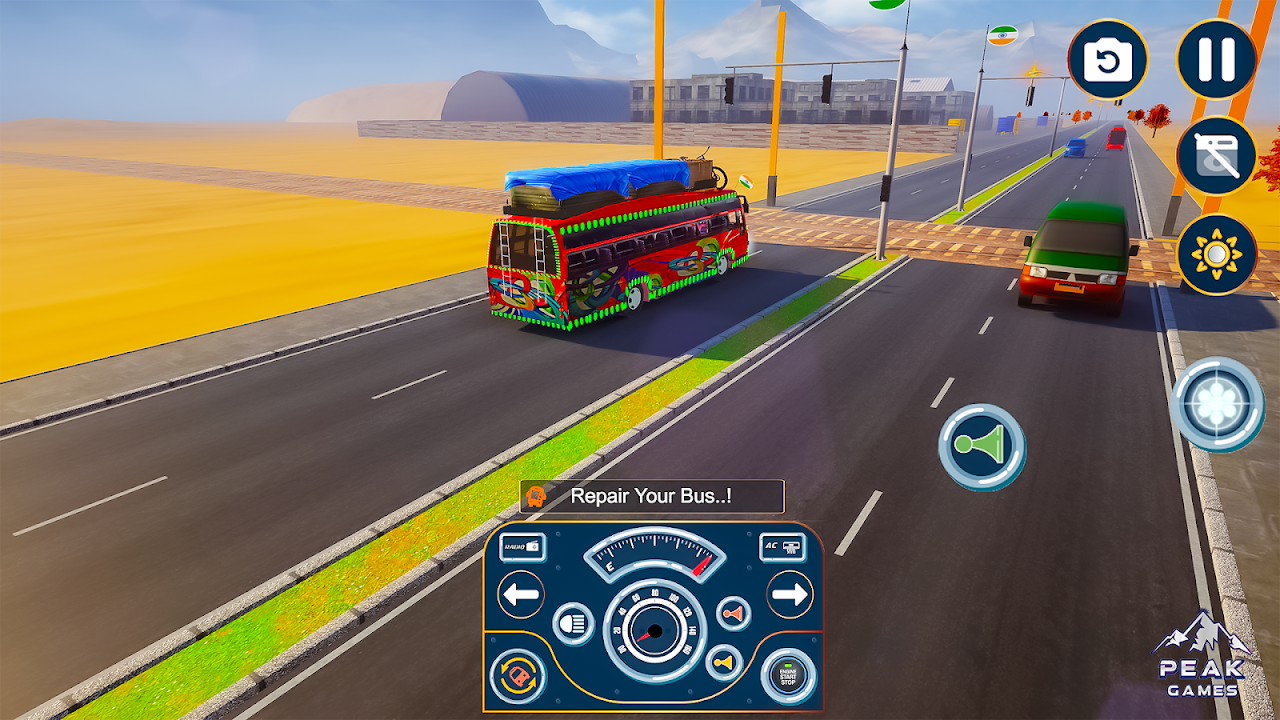Pause the game
The height and width of the screenshot is (720, 1280).
(x=1216, y=59)
